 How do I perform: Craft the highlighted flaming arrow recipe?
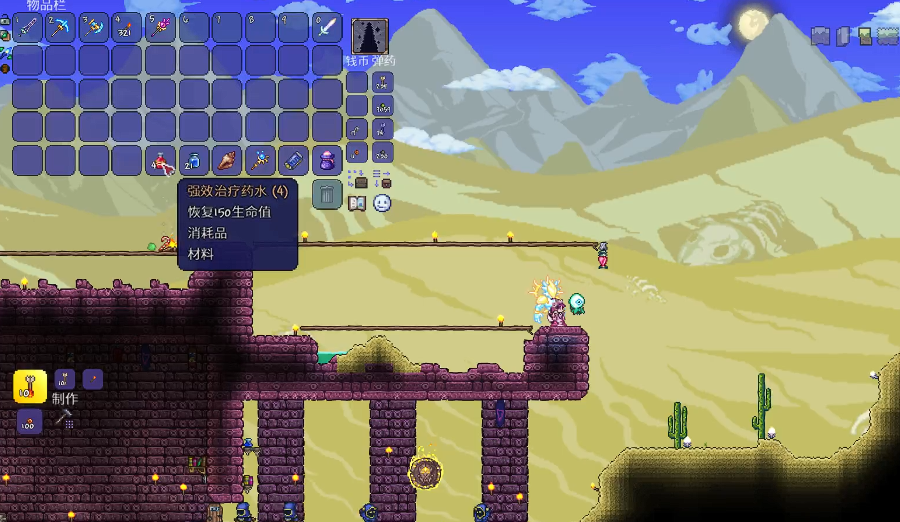coord(30,386)
